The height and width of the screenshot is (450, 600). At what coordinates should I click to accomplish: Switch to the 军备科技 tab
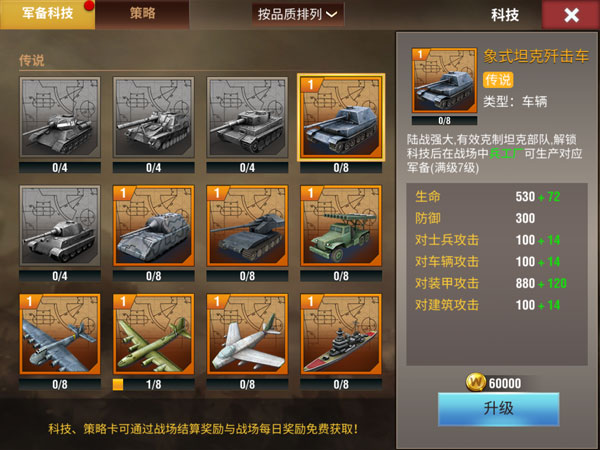click(x=47, y=14)
